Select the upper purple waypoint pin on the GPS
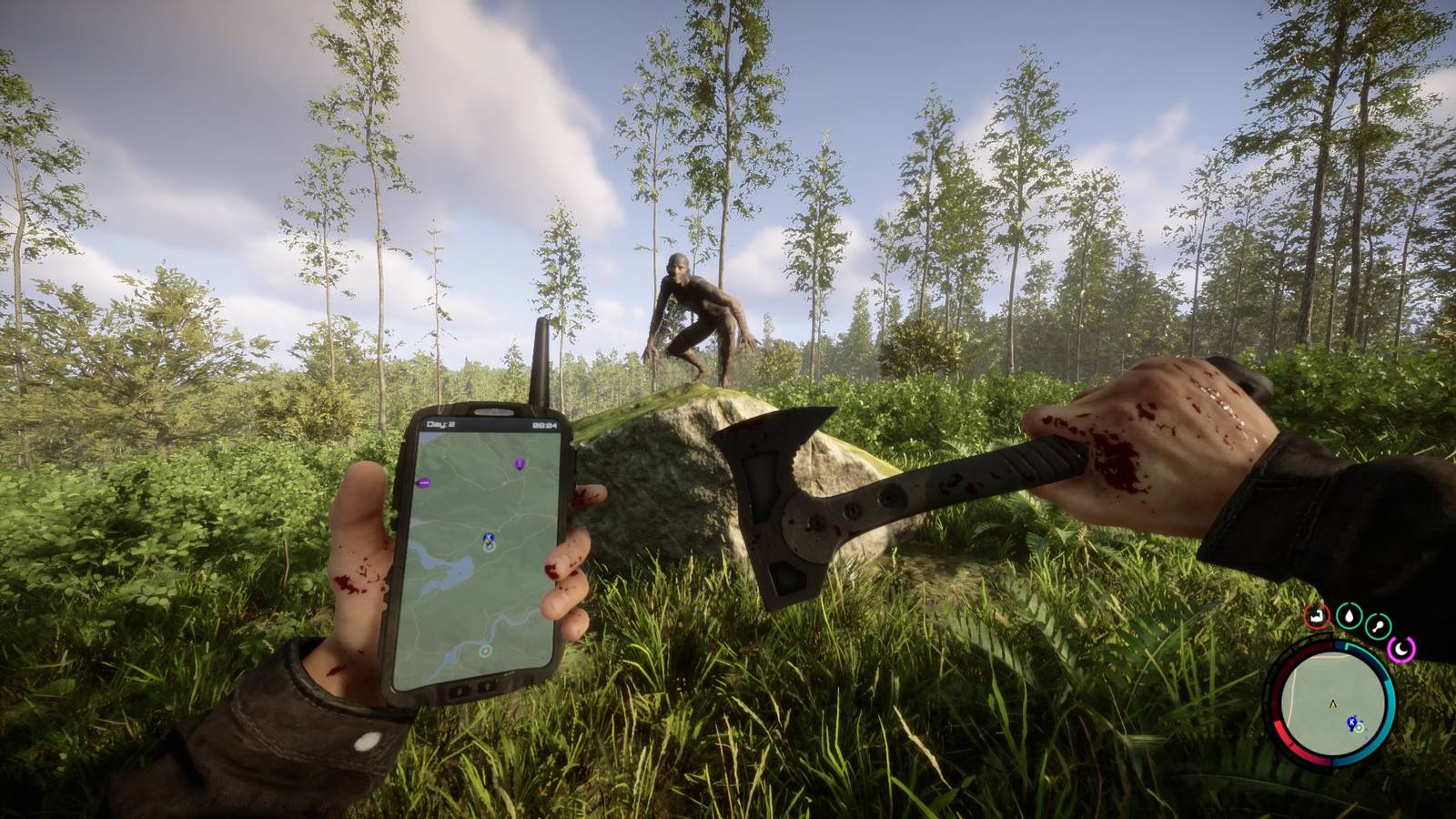 pos(520,464)
